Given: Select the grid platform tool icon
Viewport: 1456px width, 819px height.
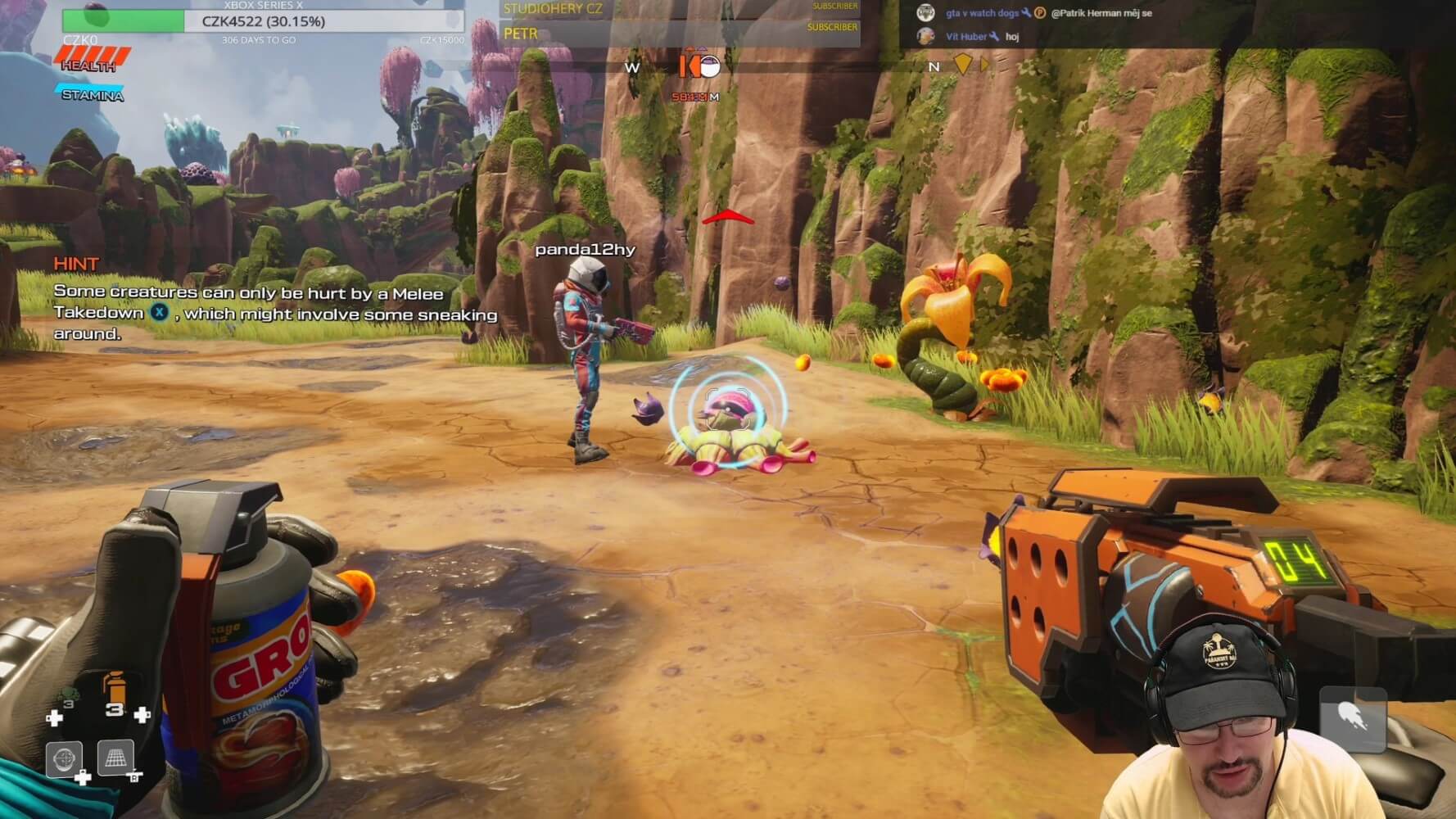Looking at the screenshot, I should click(115, 758).
